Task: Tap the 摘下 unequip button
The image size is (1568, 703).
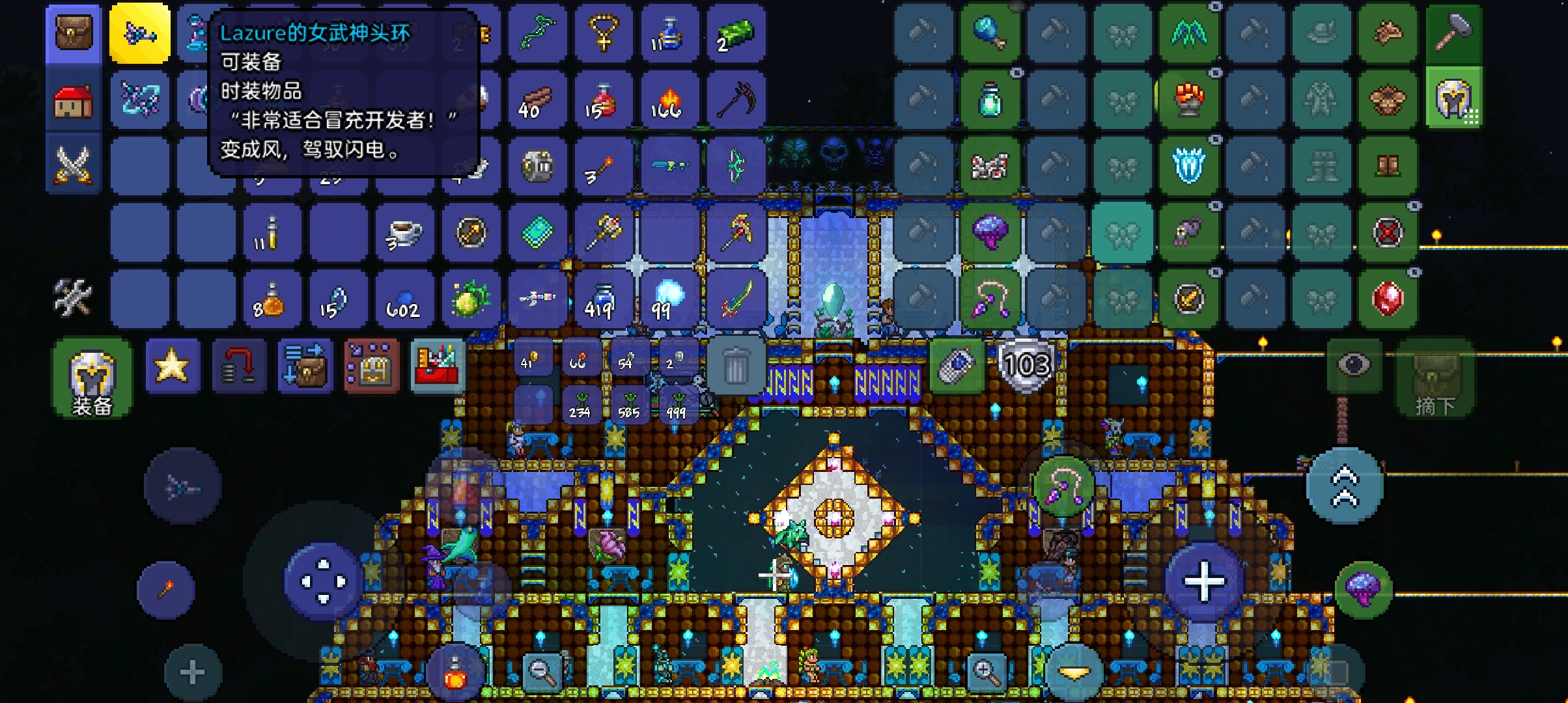Action: click(x=1435, y=379)
